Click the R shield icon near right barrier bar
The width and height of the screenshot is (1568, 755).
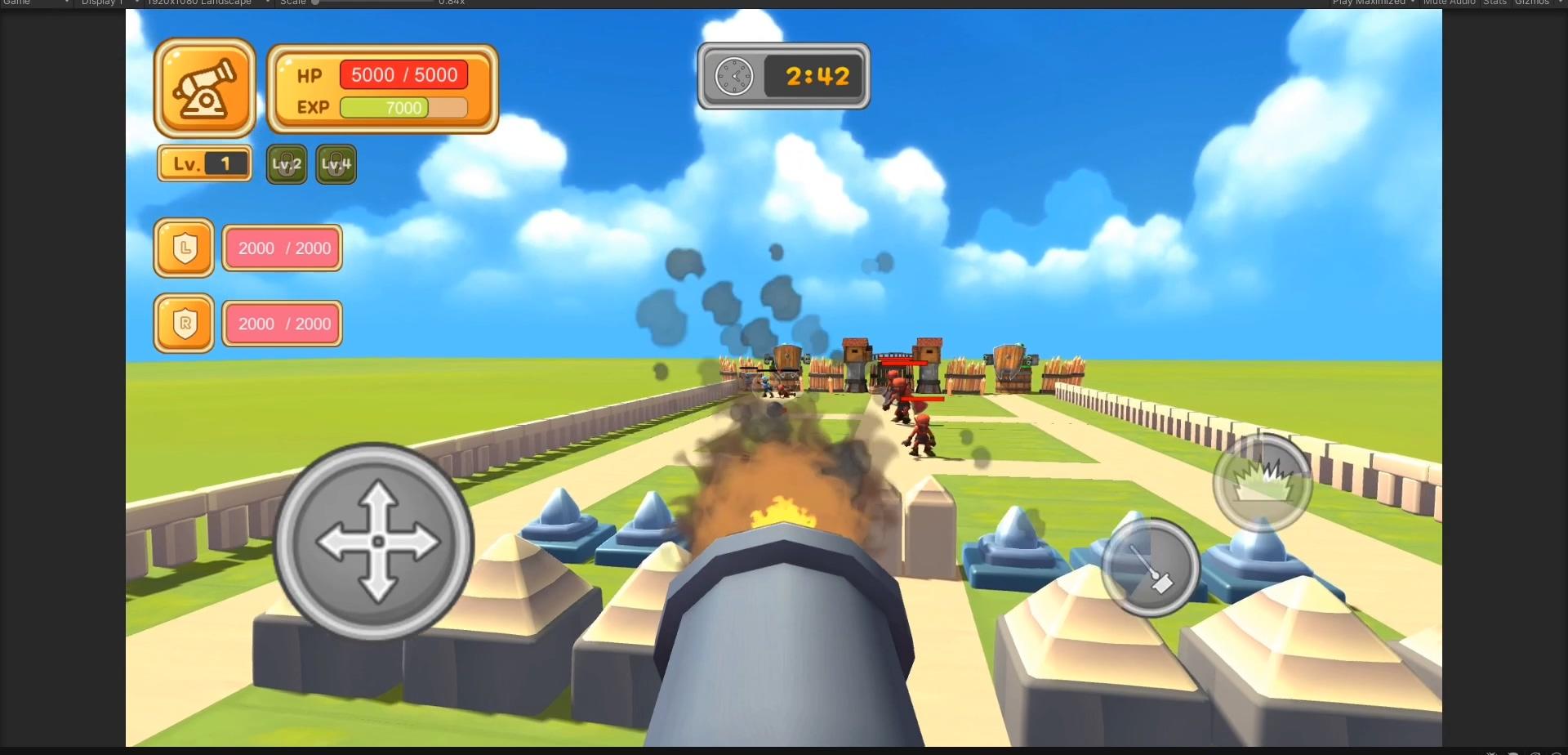click(x=184, y=323)
